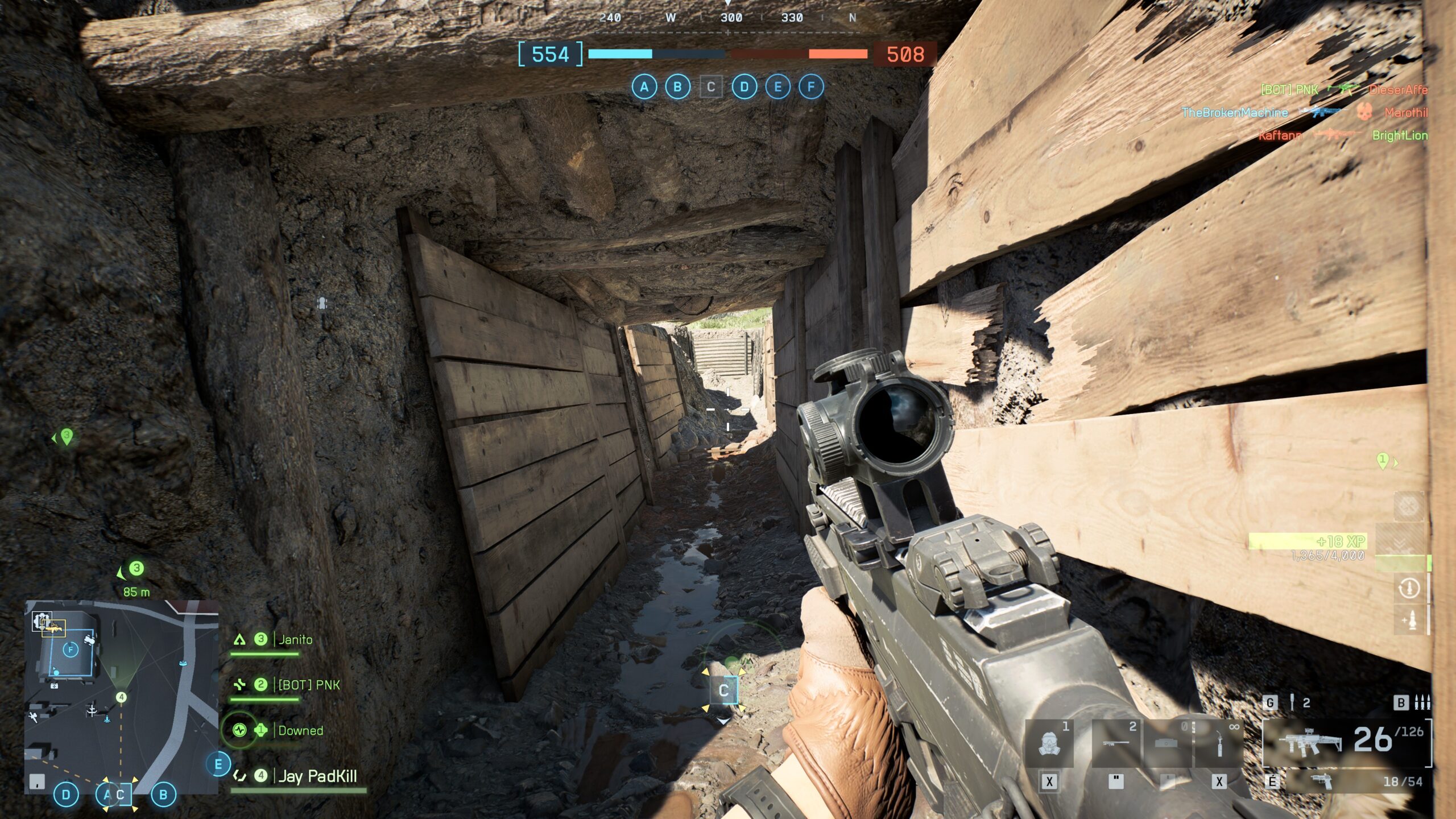The width and height of the screenshot is (1456, 819).
Task: Toggle the fire mode bullets icon
Action: [1422, 702]
